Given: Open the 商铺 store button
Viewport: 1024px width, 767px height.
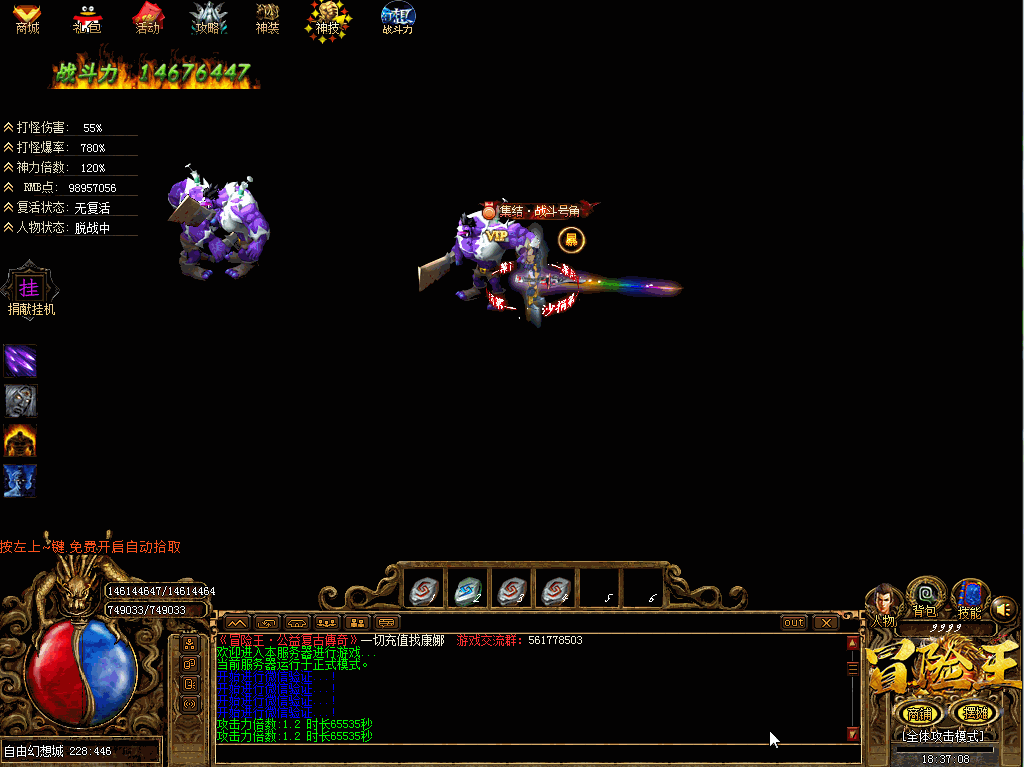Looking at the screenshot, I should 919,713.
